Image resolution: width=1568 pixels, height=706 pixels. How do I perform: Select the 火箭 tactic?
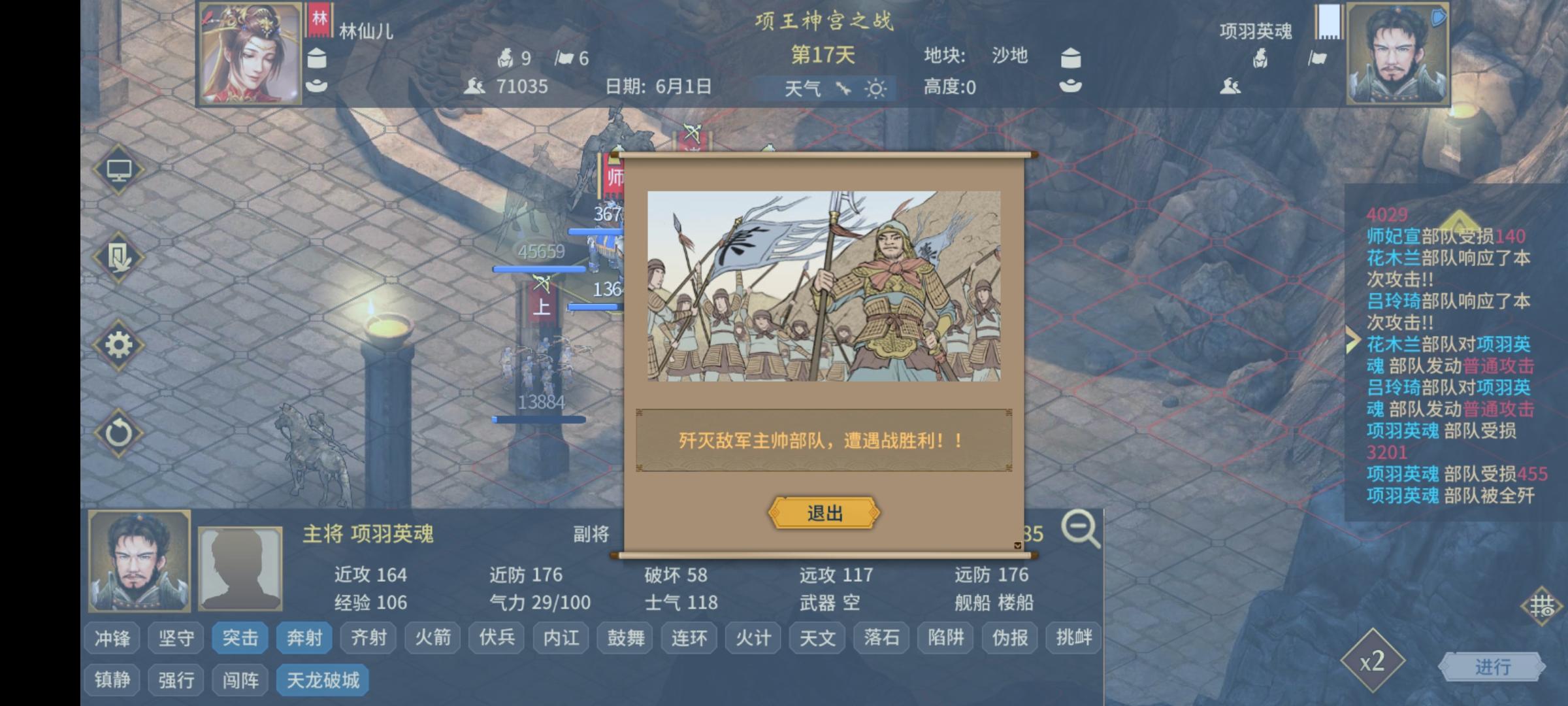(x=433, y=637)
